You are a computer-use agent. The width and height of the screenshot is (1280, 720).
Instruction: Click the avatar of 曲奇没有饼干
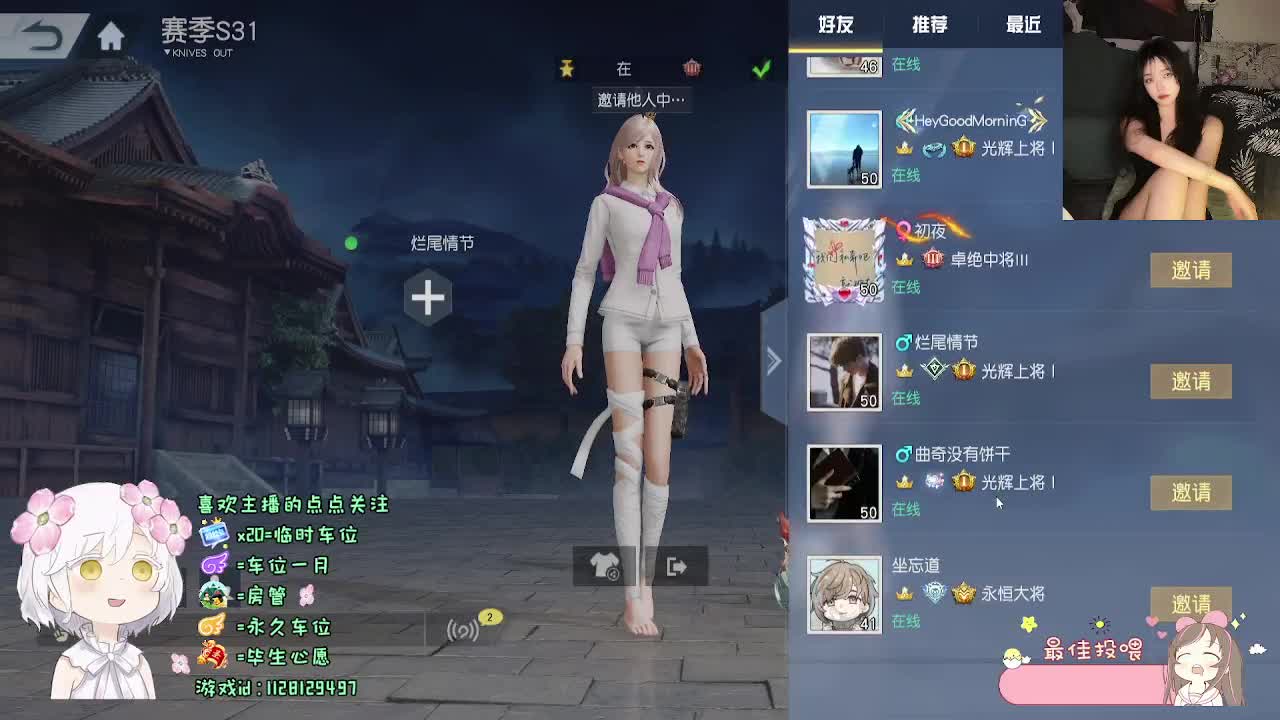click(x=843, y=482)
